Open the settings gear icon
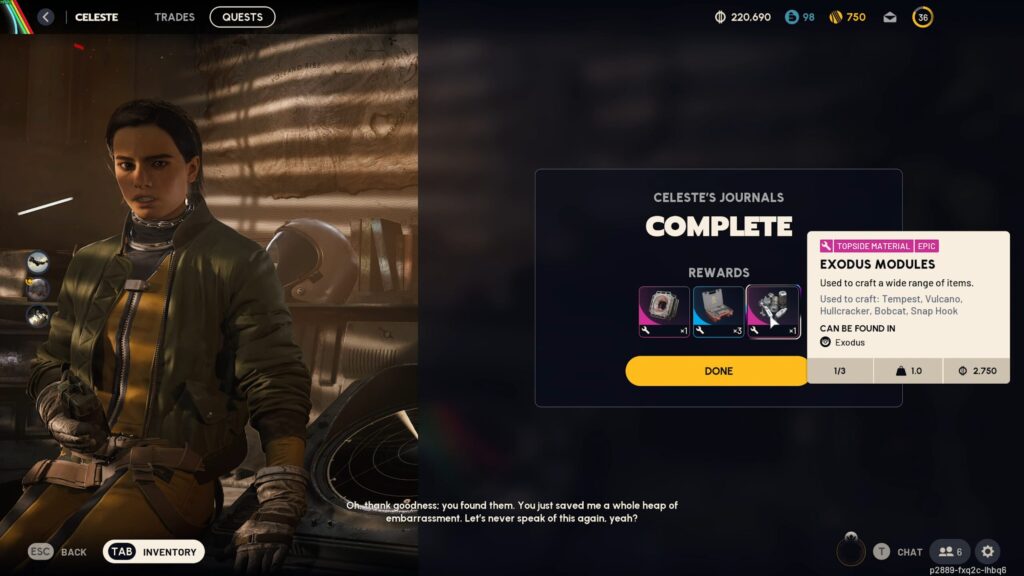Viewport: 1024px width, 576px height. (x=987, y=552)
